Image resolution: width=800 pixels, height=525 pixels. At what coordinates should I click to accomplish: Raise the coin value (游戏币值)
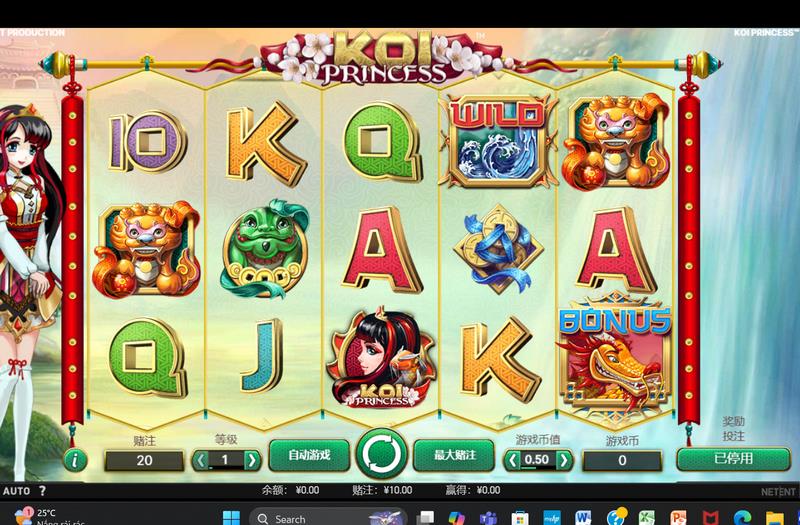pyautogui.click(x=564, y=460)
